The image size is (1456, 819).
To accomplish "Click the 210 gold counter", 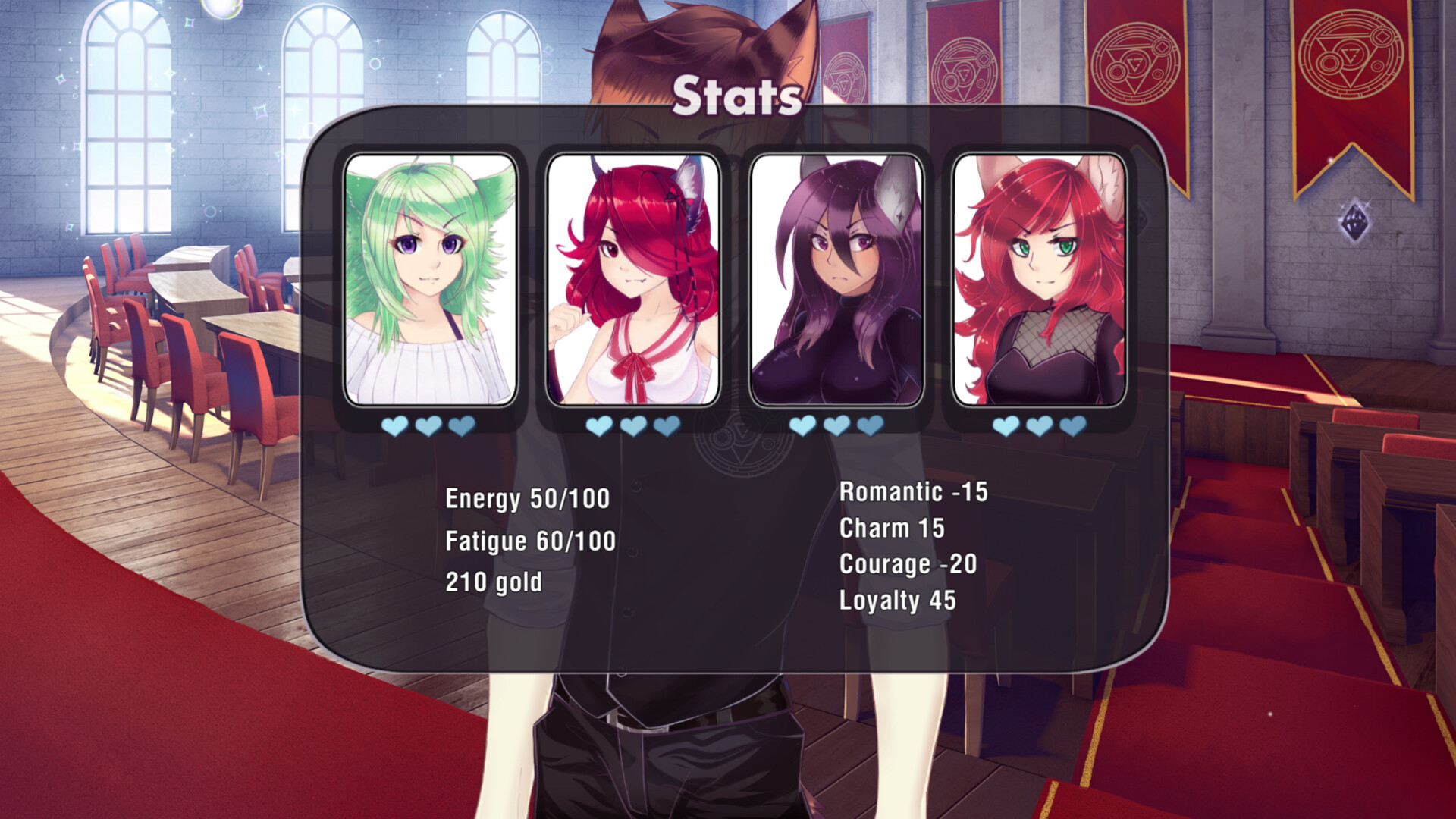I will click(494, 582).
